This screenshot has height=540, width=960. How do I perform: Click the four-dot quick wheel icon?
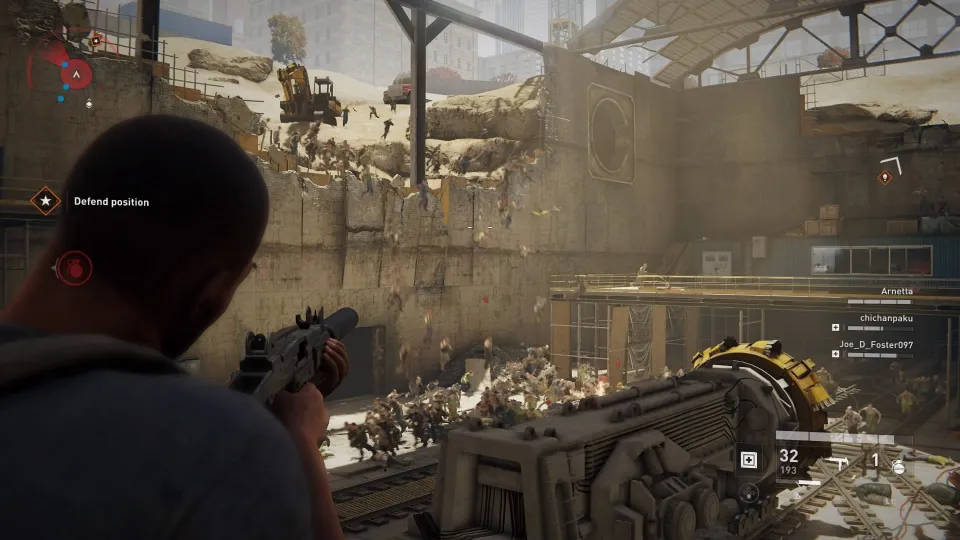coord(749,491)
